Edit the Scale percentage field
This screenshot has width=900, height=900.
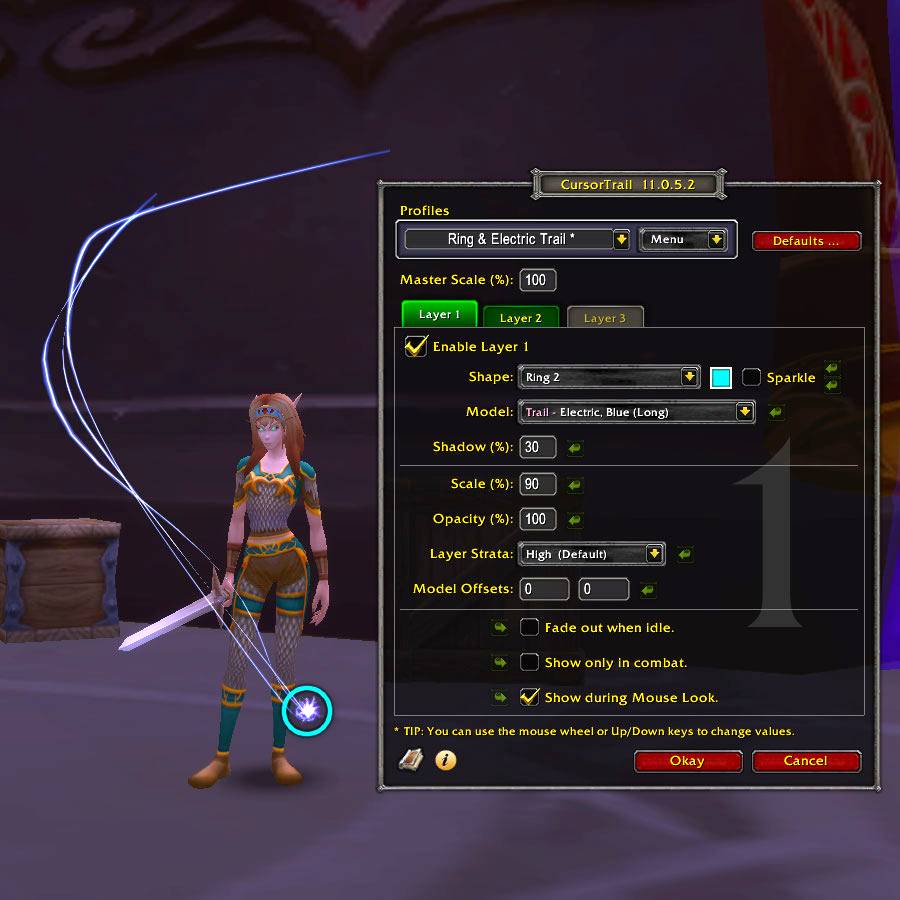pos(538,484)
